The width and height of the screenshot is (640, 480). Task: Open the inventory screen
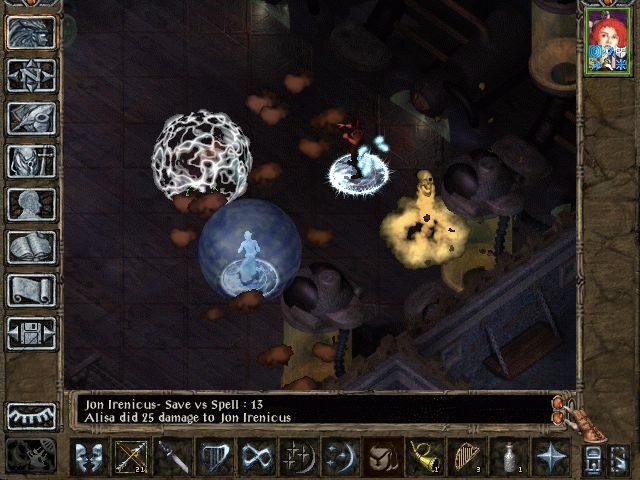(32, 161)
